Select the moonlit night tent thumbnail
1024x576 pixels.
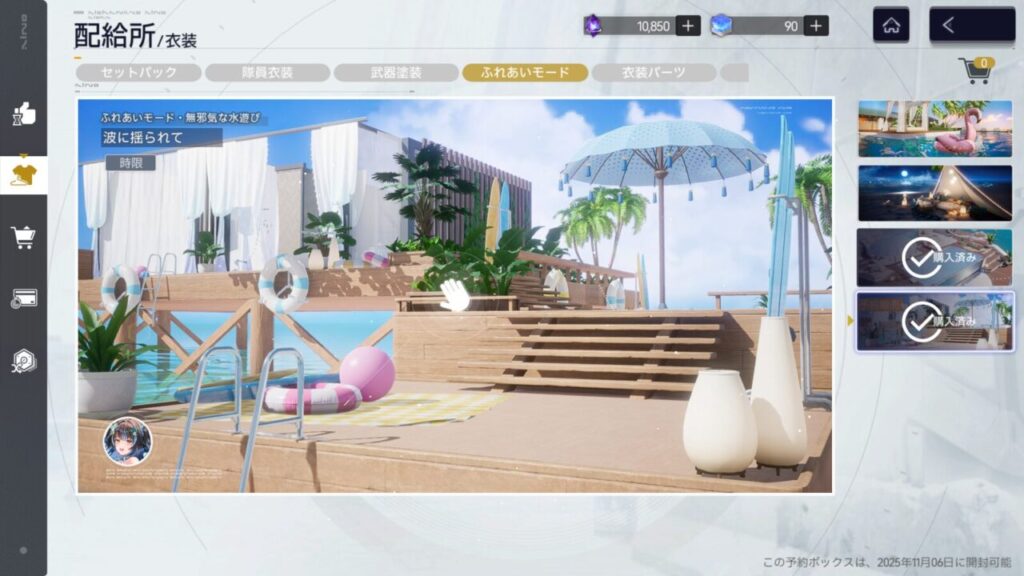coord(935,192)
